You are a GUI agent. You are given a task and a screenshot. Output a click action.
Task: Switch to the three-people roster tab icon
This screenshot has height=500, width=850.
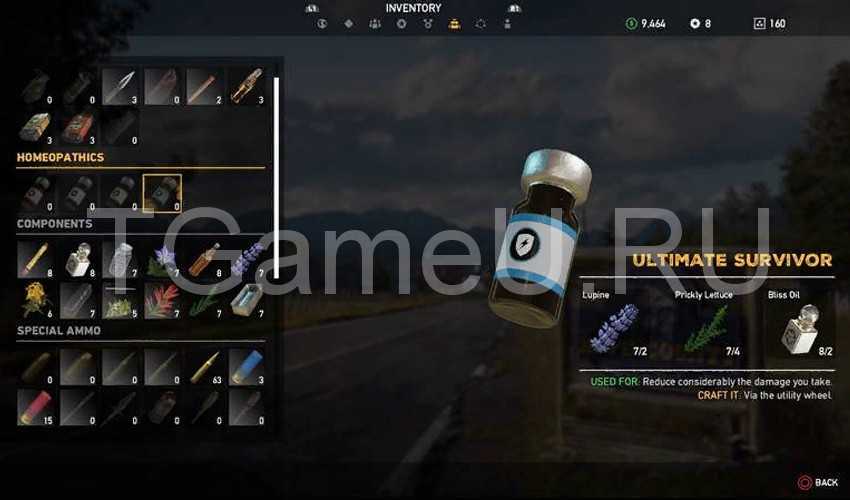tap(375, 23)
